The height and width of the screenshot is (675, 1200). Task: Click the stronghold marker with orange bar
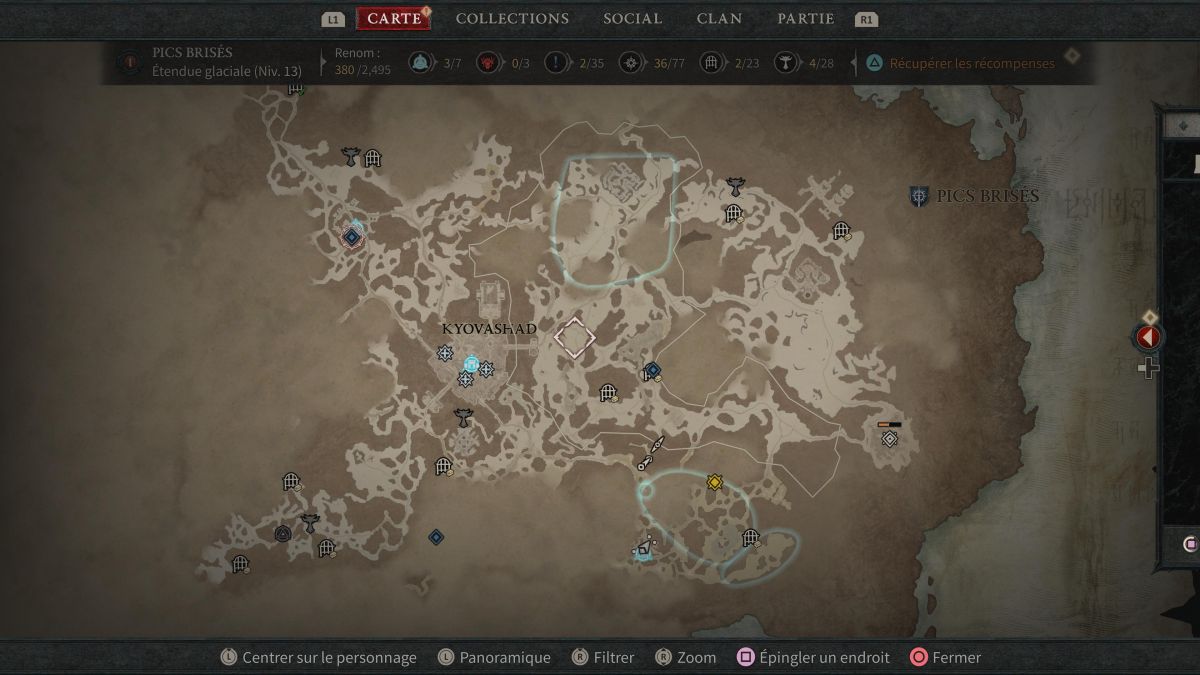(x=889, y=438)
